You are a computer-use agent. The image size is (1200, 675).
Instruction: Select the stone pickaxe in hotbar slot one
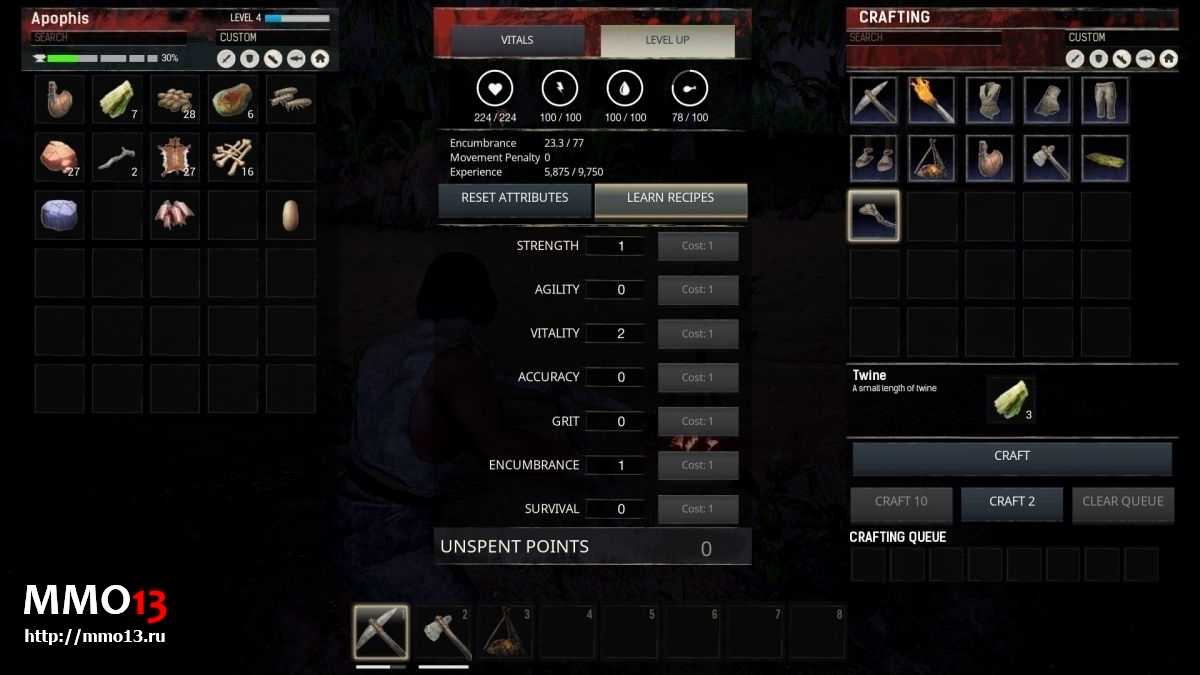click(x=381, y=631)
